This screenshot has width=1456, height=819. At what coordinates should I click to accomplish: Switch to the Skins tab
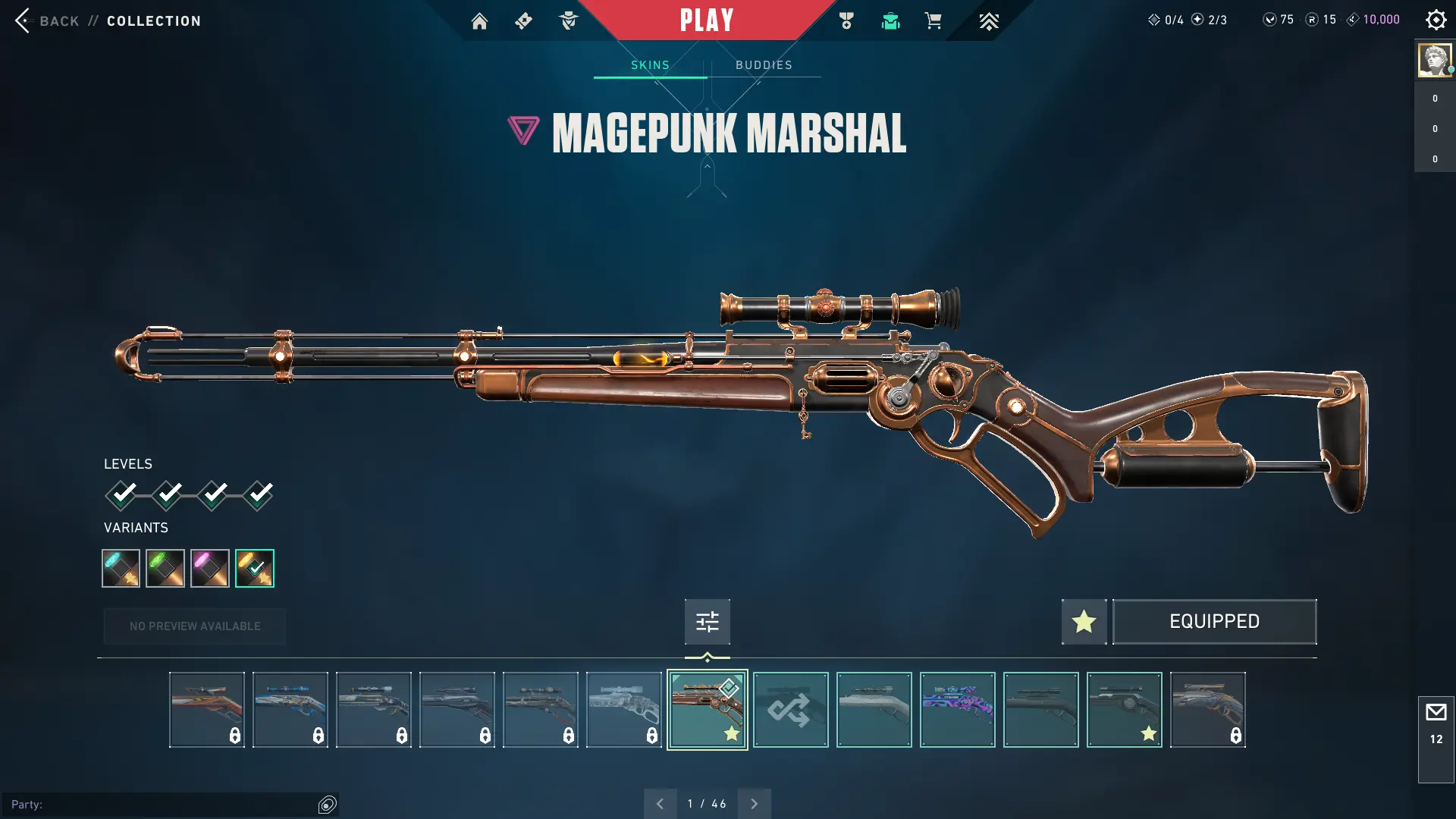[650, 65]
